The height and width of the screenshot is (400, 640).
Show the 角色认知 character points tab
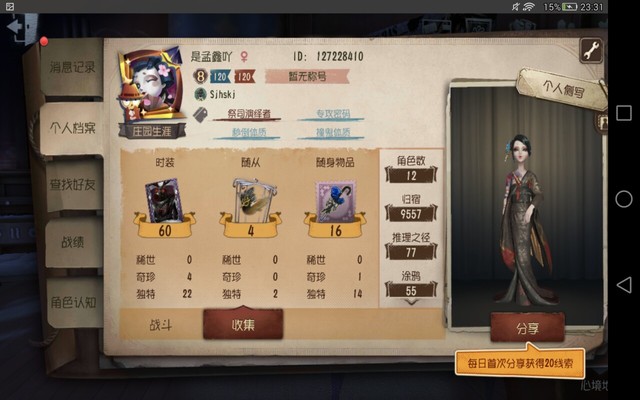coord(72,301)
